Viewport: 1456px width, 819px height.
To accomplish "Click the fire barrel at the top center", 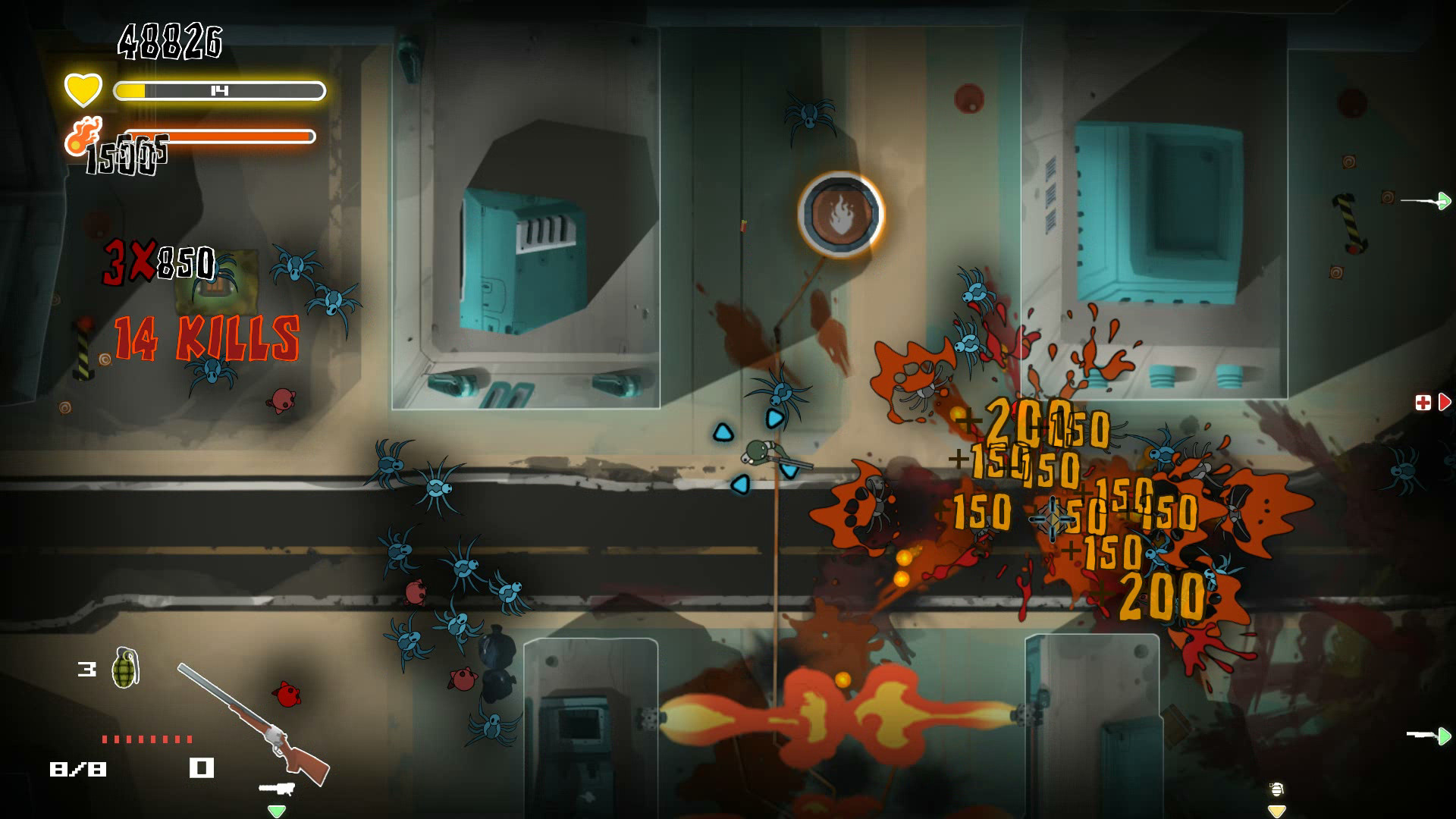I will pyautogui.click(x=842, y=215).
